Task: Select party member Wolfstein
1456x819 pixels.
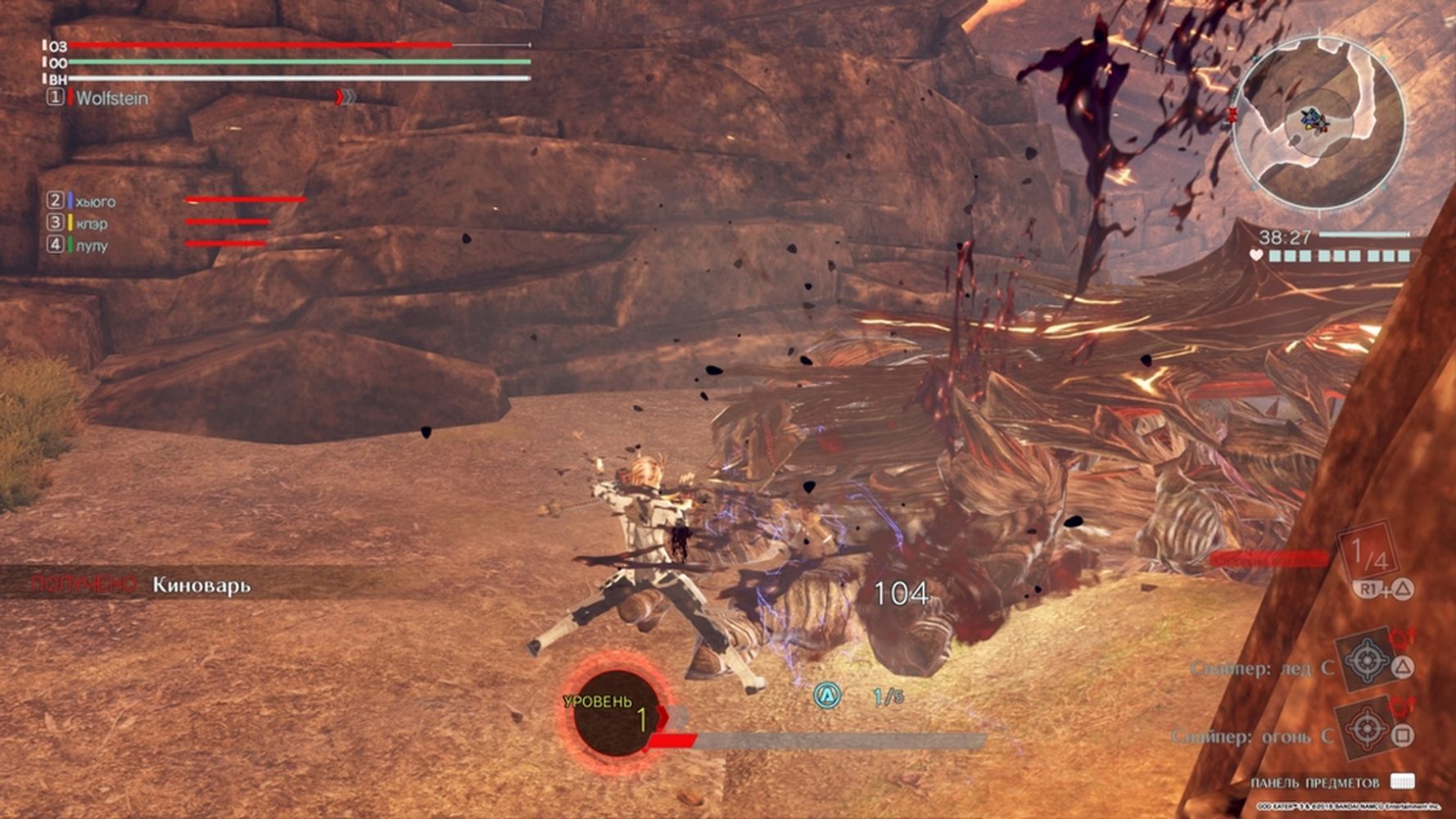Action: click(x=111, y=98)
